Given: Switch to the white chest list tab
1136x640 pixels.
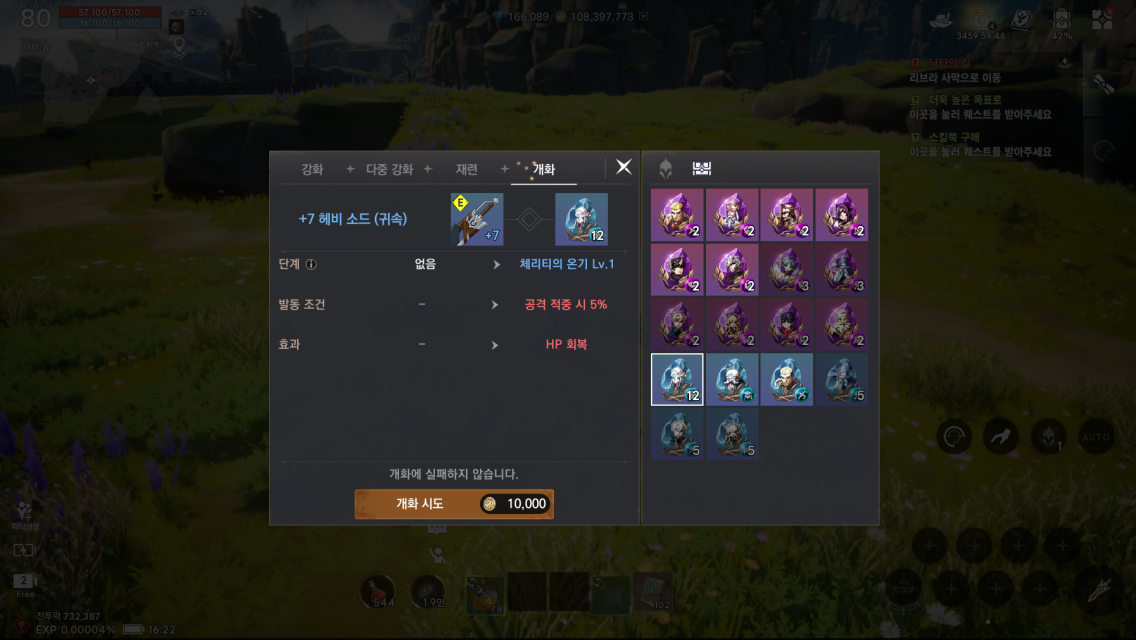Looking at the screenshot, I should point(701,169).
